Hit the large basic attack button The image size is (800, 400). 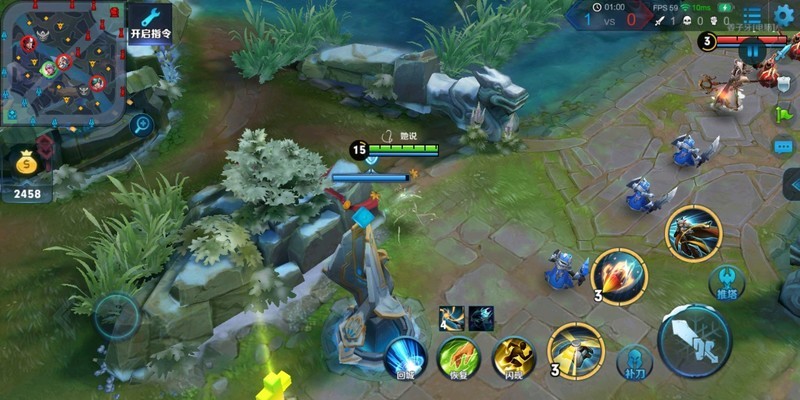click(x=695, y=342)
